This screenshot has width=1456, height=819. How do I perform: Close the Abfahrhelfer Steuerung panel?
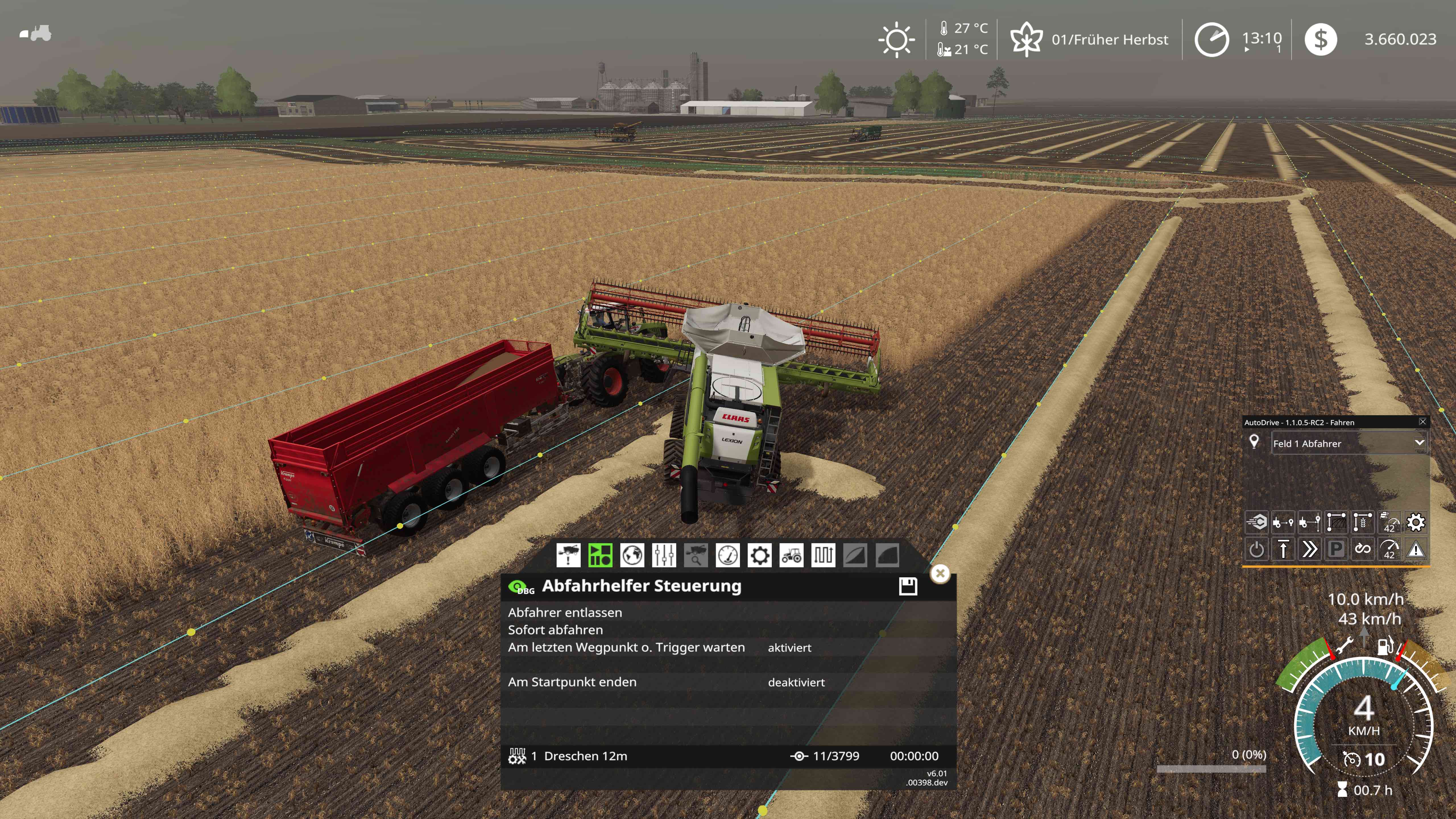[x=940, y=573]
